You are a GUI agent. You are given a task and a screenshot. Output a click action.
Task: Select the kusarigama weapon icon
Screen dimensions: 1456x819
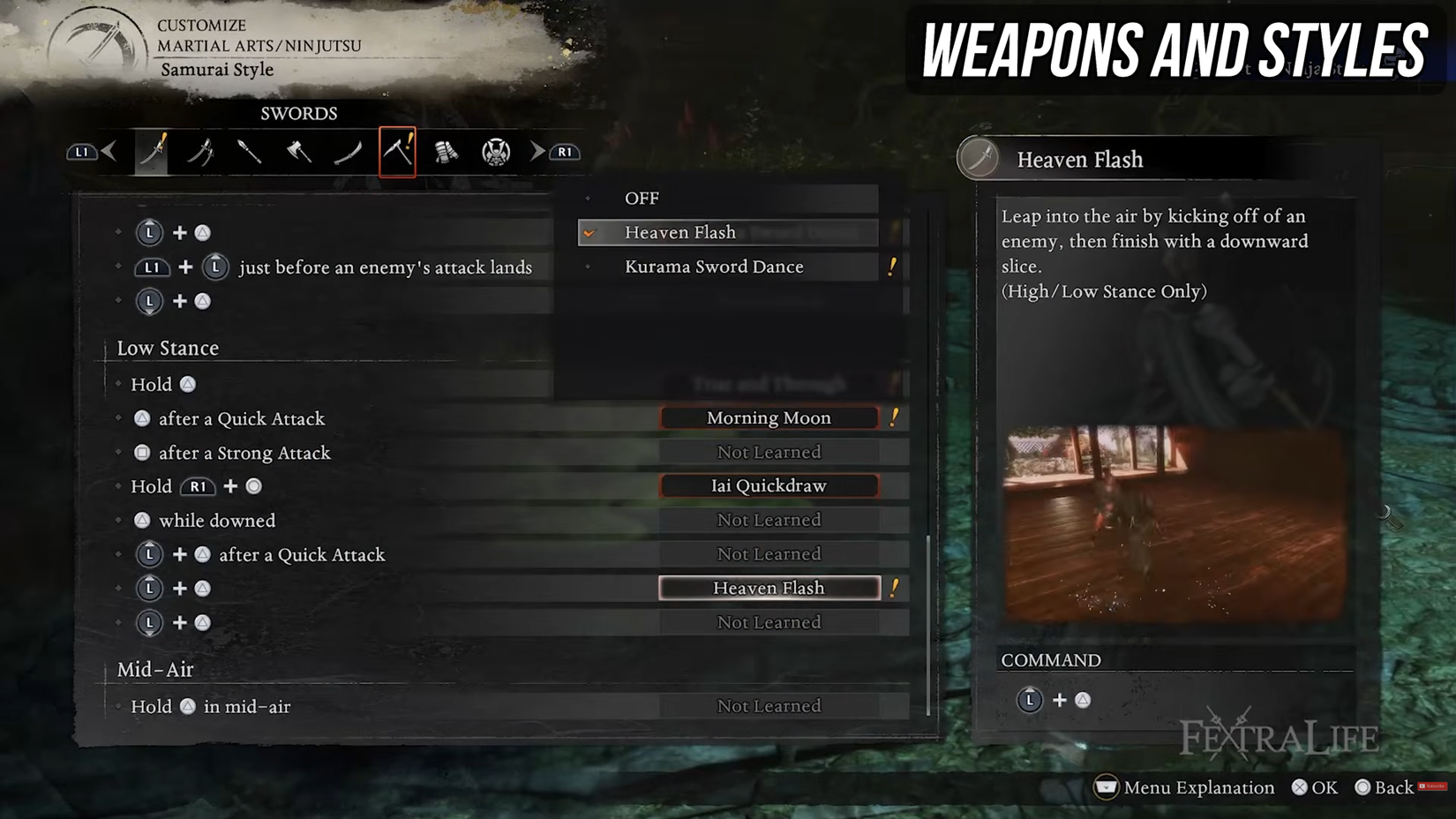point(398,150)
